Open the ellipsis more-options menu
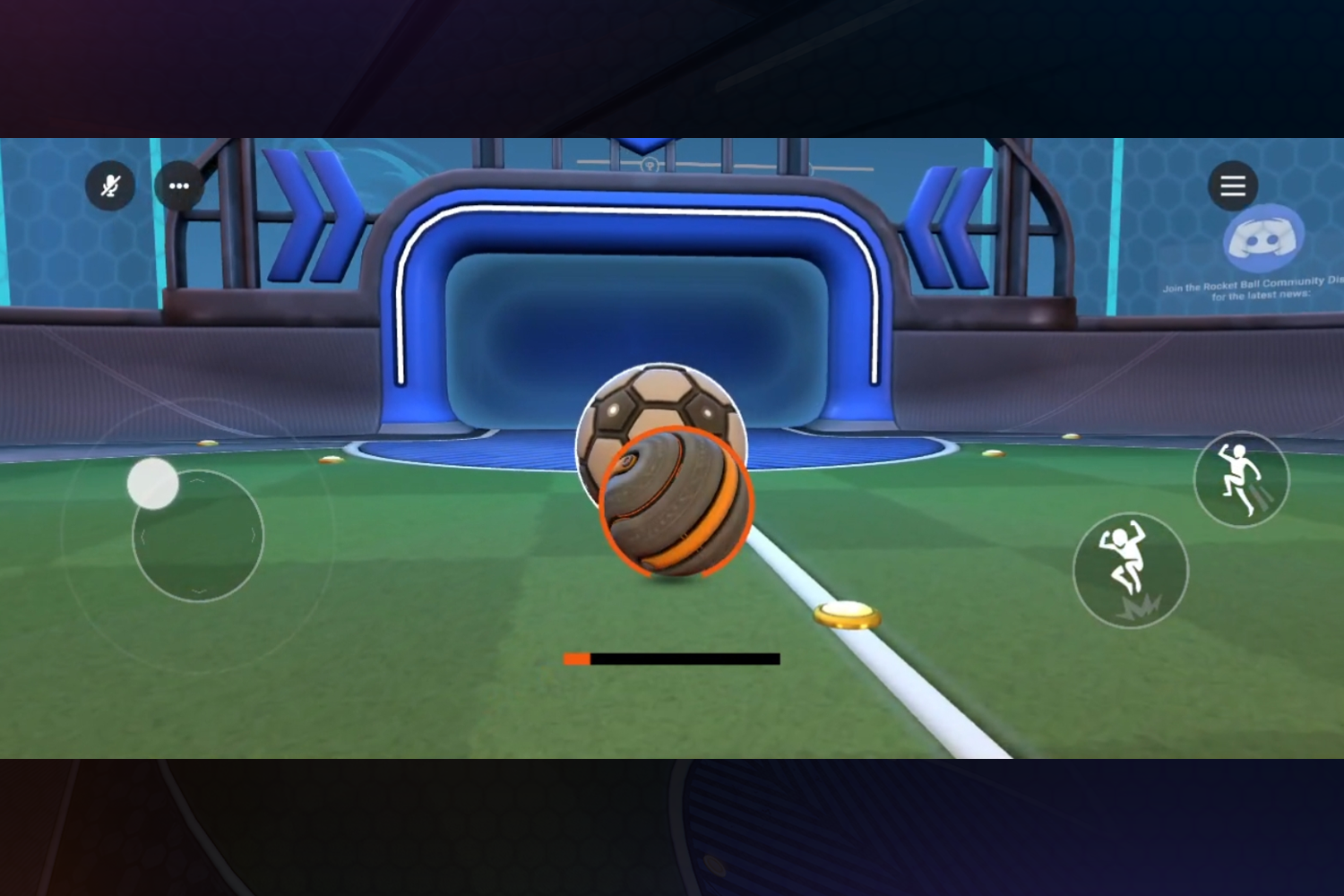Image resolution: width=1344 pixels, height=896 pixels. [178, 185]
